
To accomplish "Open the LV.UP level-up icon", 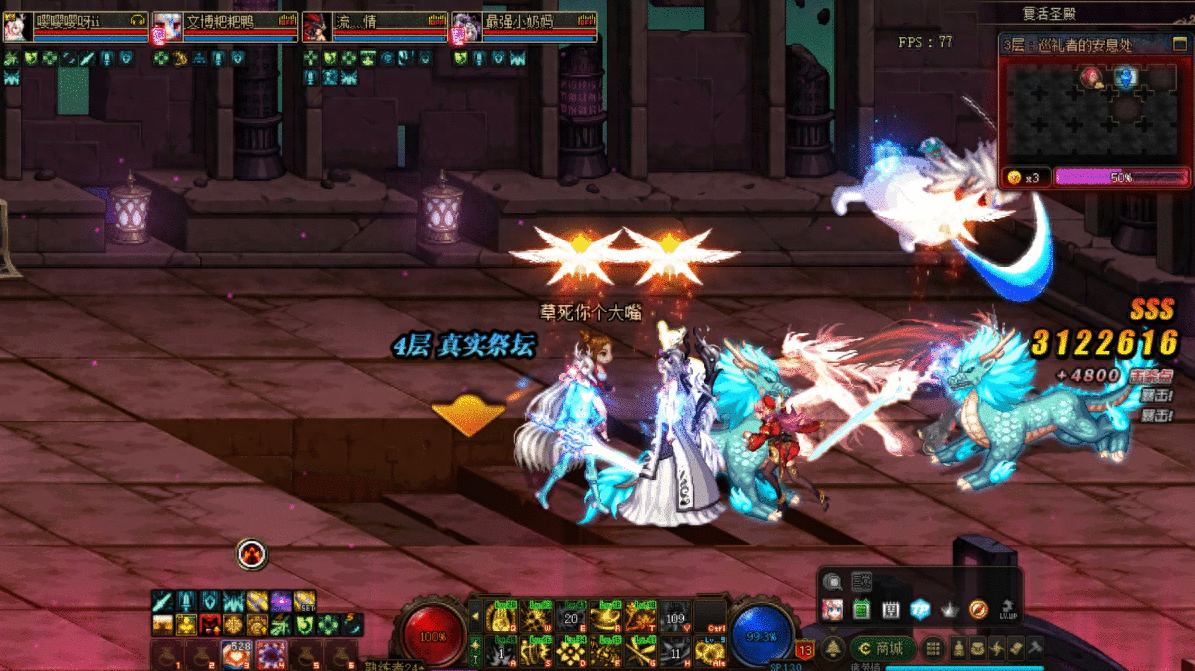I will point(1008,609).
